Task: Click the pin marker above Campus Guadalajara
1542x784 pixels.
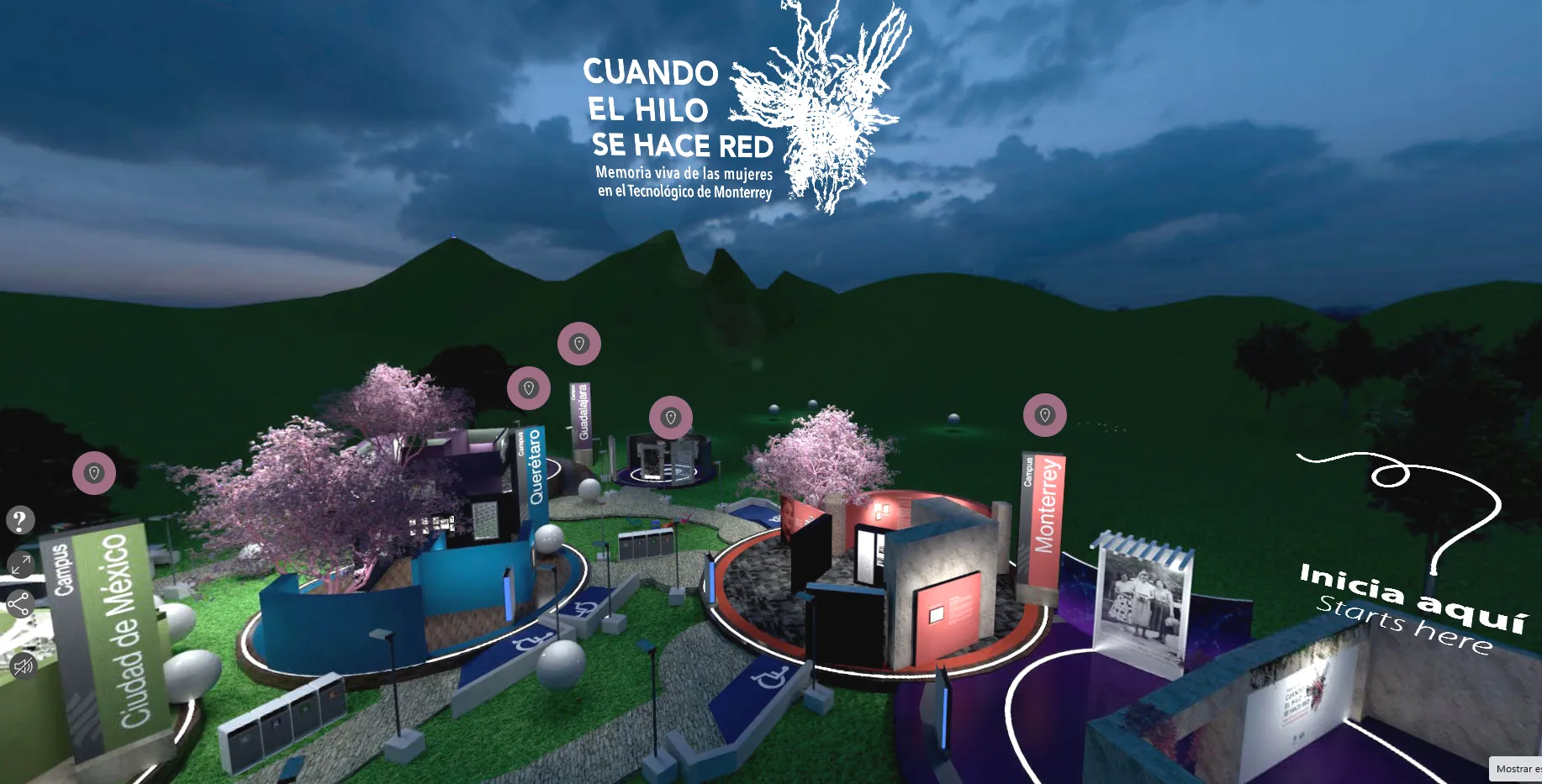Action: (580, 343)
